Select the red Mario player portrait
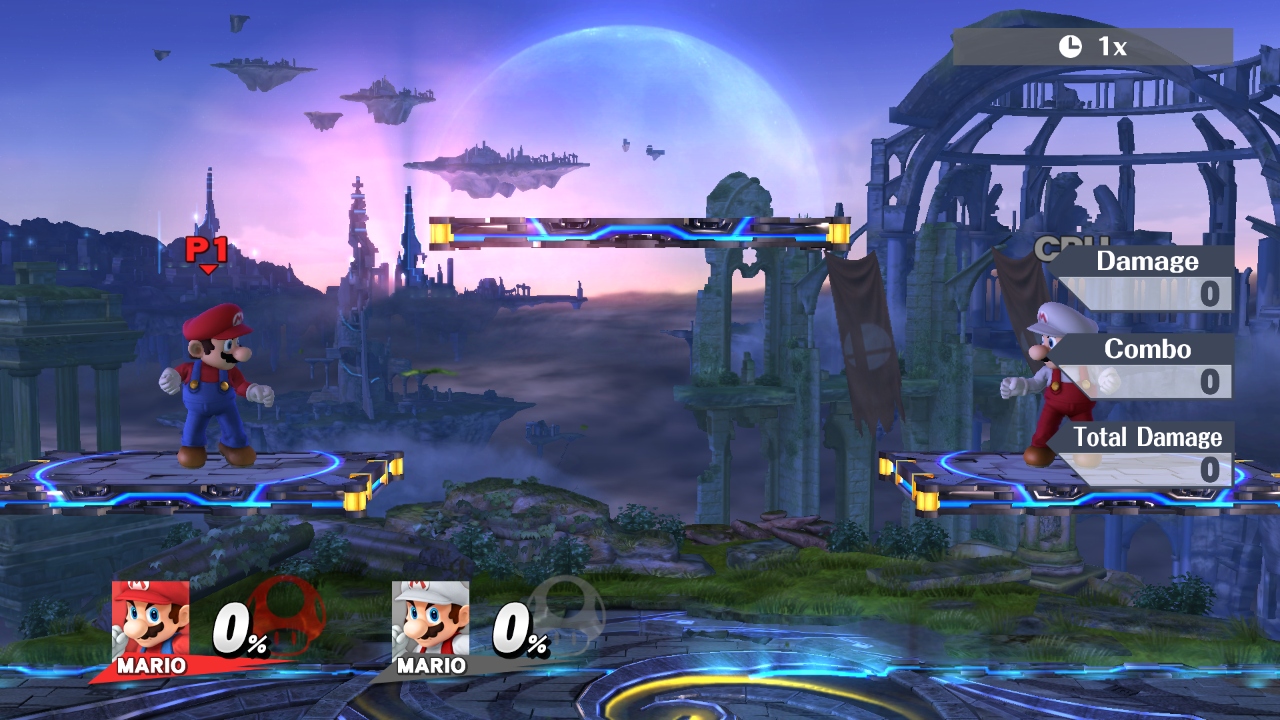1280x720 pixels. (x=150, y=618)
